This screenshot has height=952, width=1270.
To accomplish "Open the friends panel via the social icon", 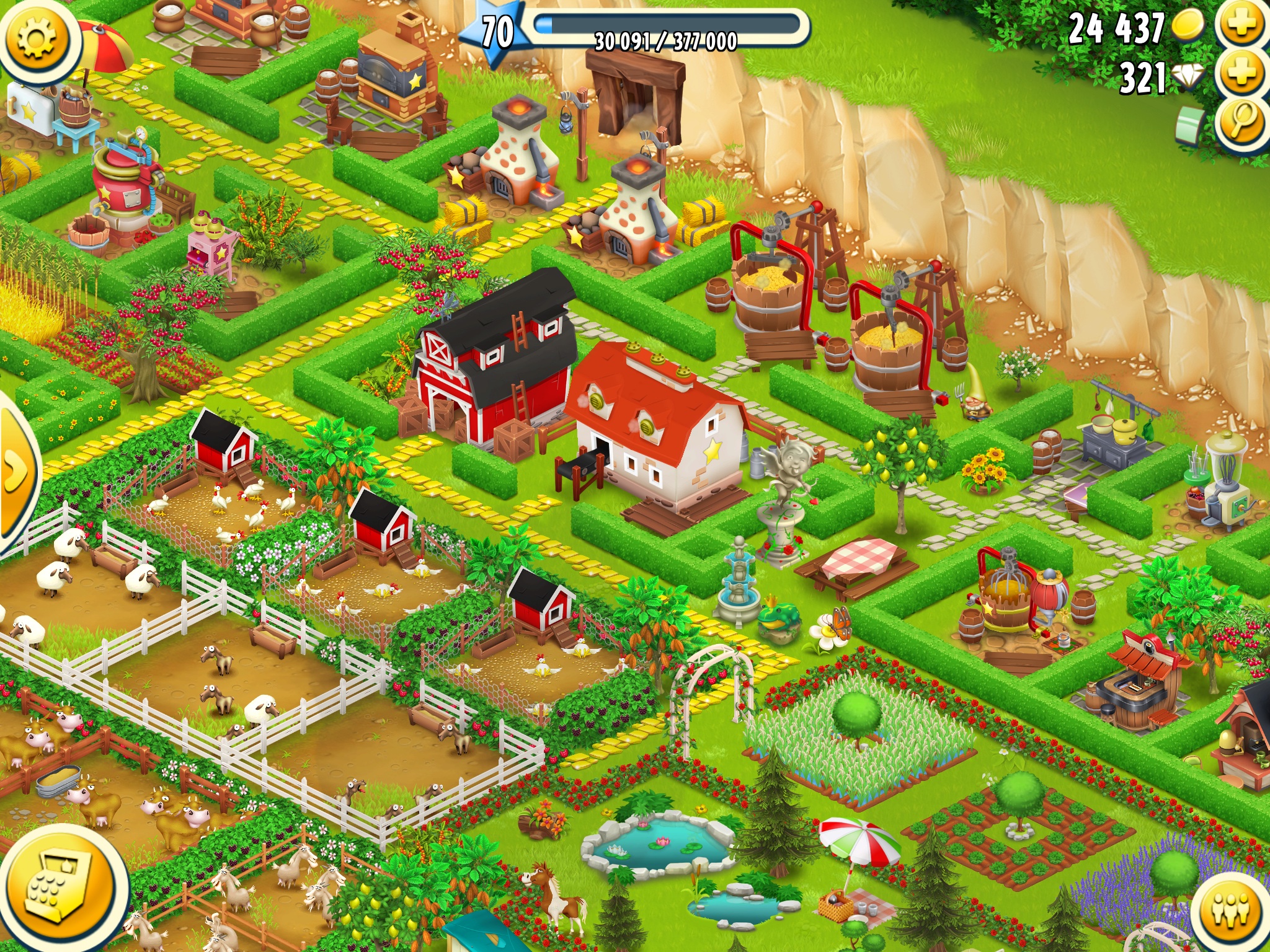I will tap(1231, 911).
